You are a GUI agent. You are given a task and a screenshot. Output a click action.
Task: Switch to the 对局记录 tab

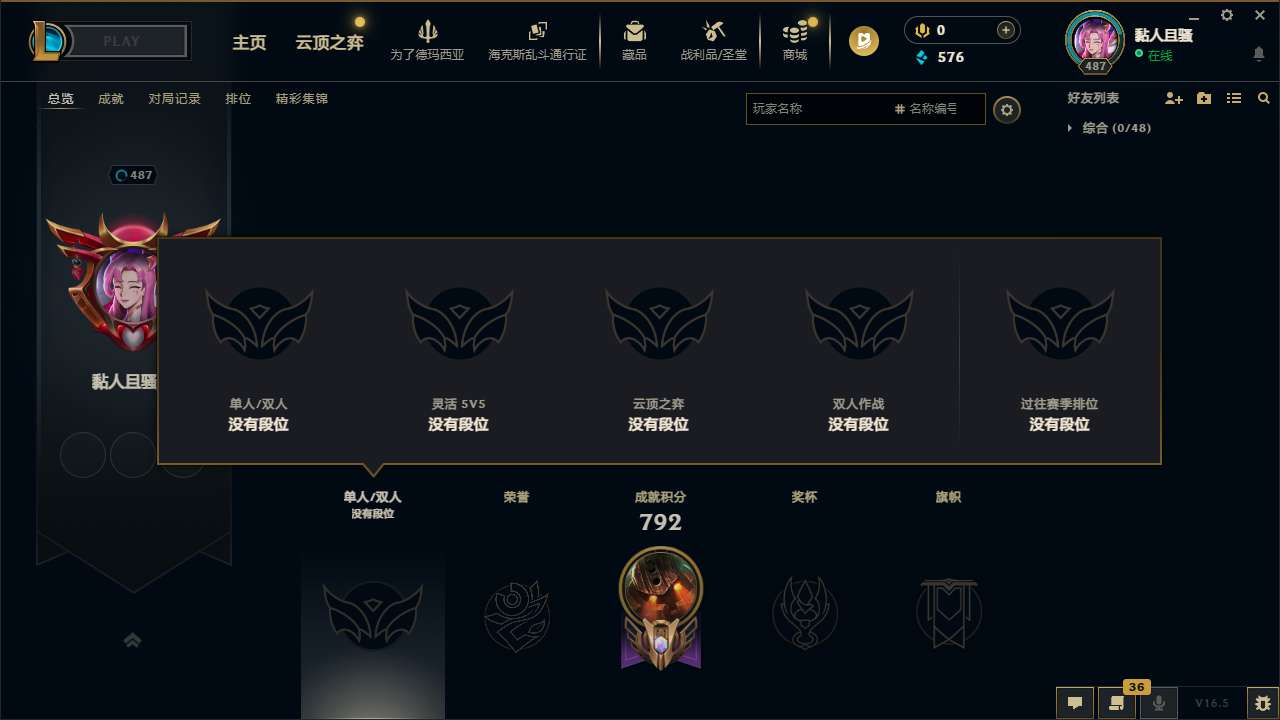click(174, 98)
